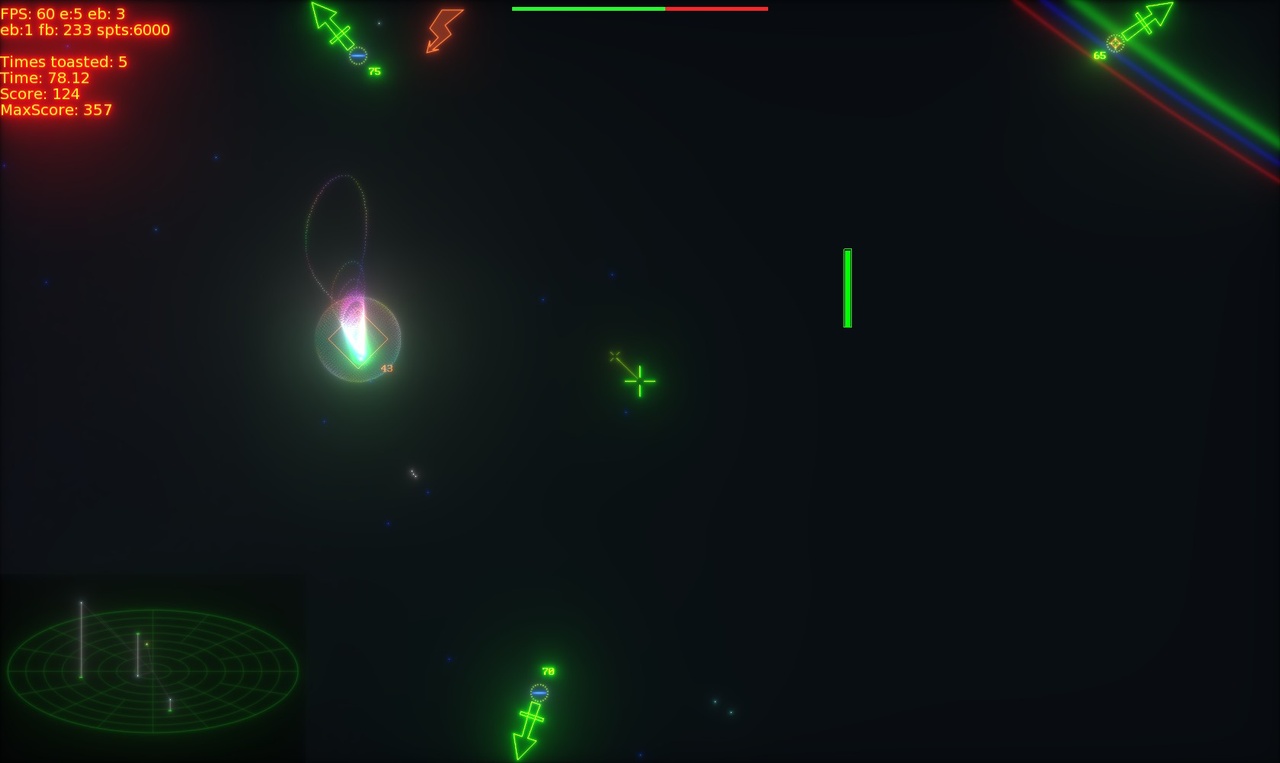The width and height of the screenshot is (1280, 763).
Task: Click the blue shield orb on ship 70
Action: (540, 690)
